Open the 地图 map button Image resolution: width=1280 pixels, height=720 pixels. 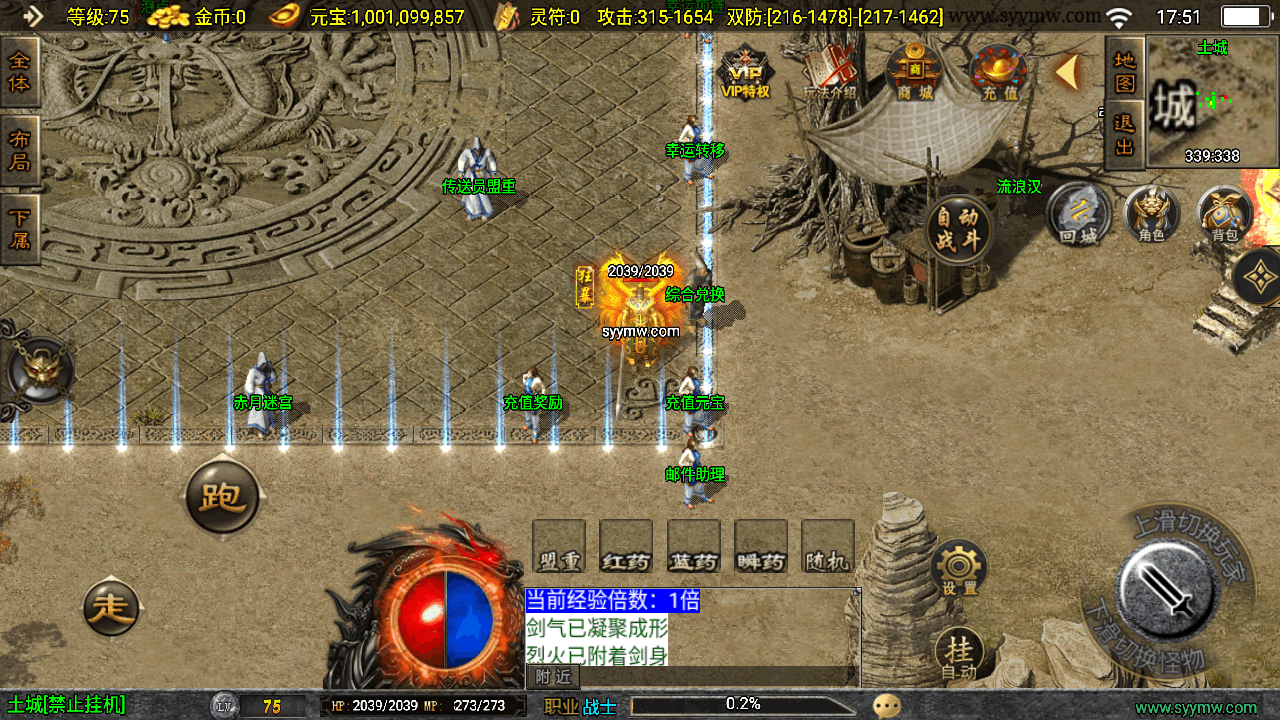coord(1125,70)
